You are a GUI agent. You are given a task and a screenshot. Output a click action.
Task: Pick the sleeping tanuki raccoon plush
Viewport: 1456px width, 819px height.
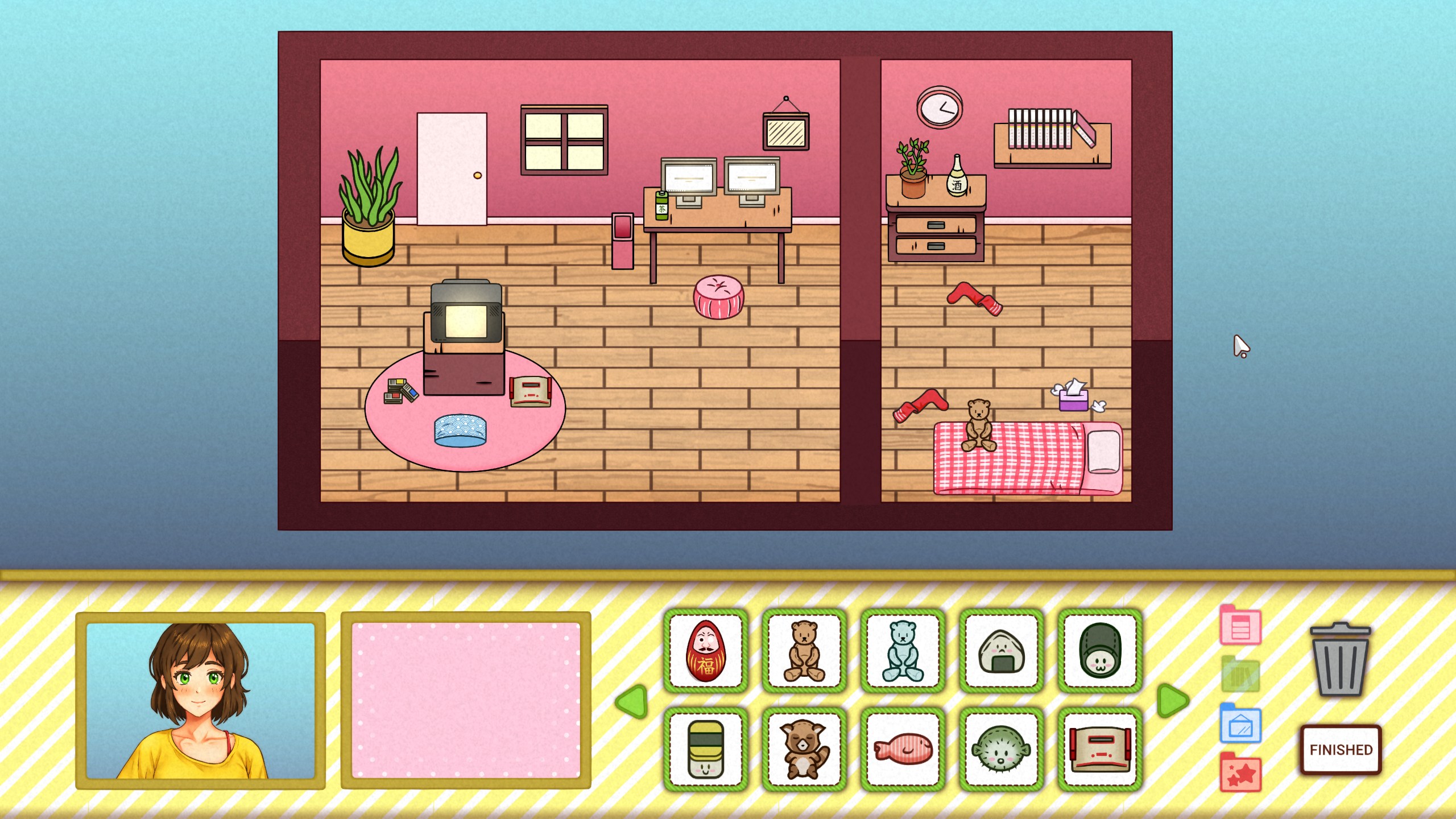click(803, 750)
